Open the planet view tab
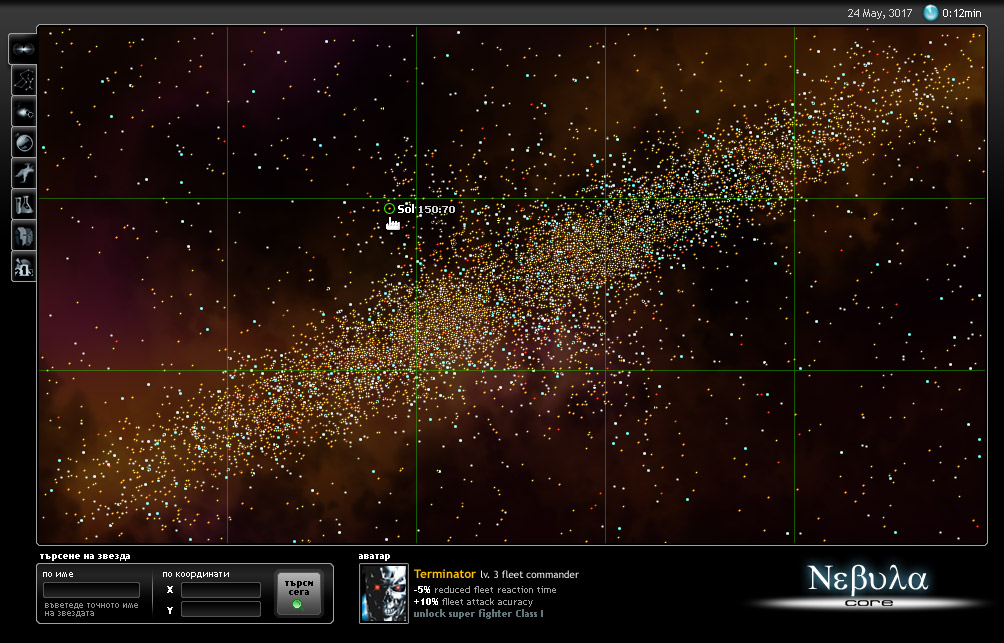Screen dimensions: 1004x643 (24, 142)
